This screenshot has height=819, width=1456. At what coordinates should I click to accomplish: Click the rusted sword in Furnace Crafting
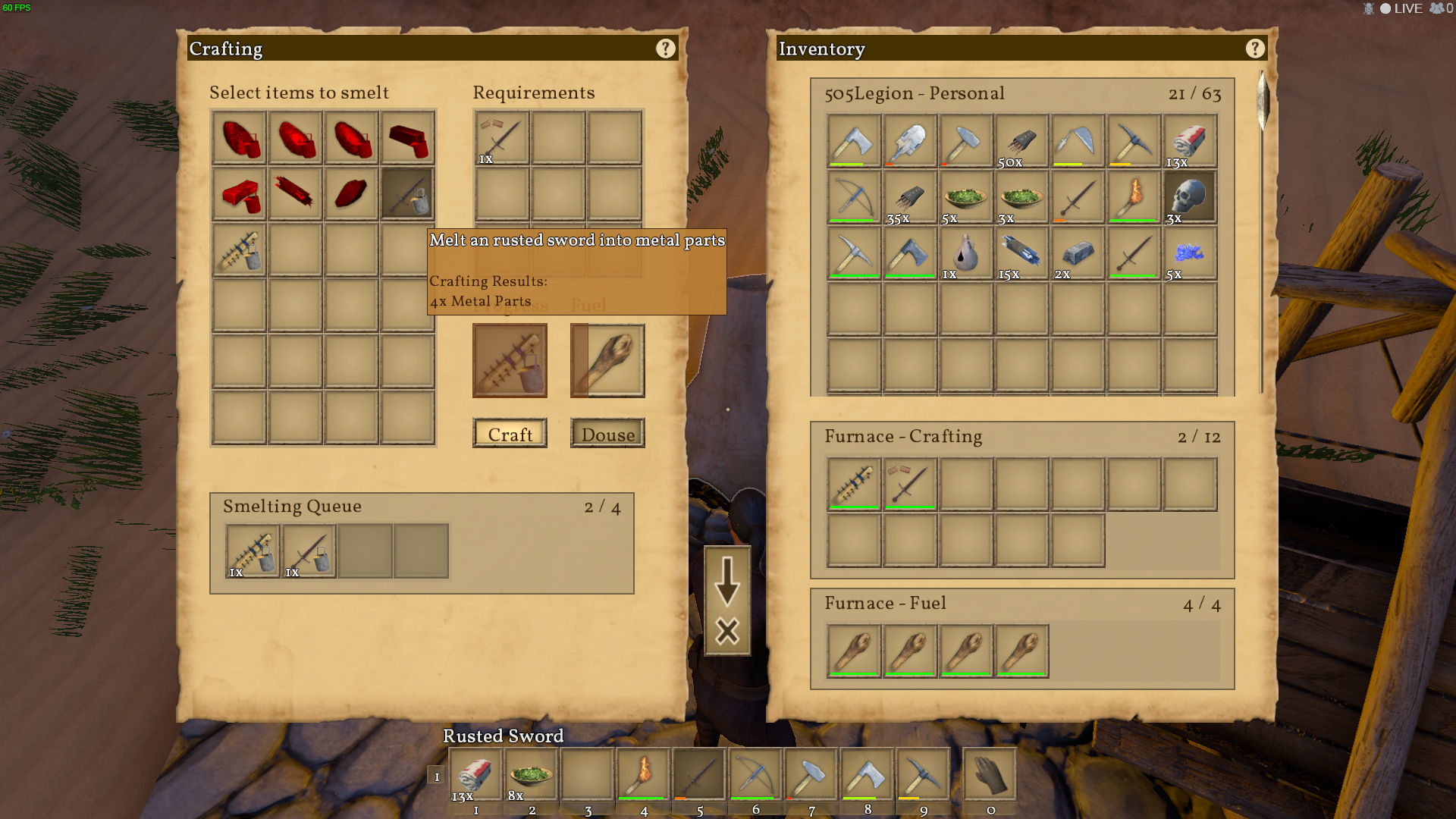point(909,483)
